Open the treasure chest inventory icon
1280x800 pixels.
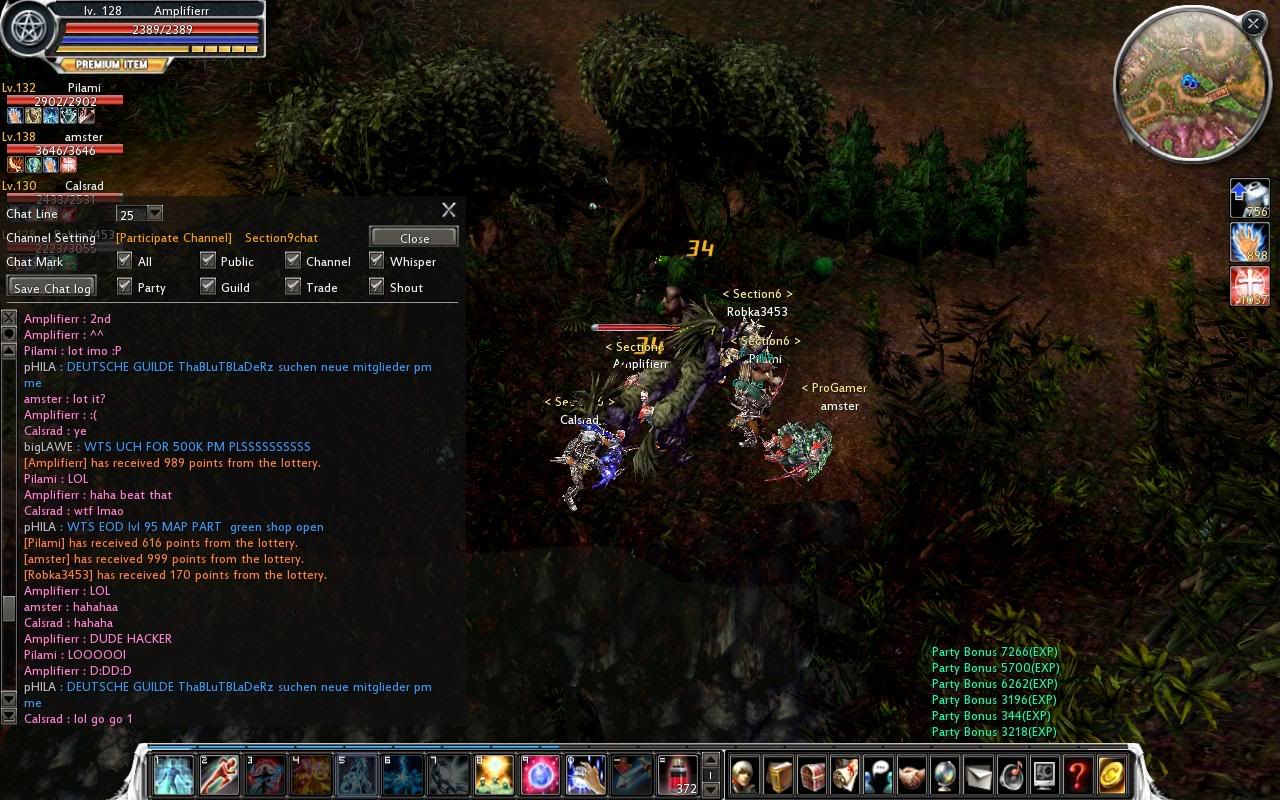click(812, 775)
